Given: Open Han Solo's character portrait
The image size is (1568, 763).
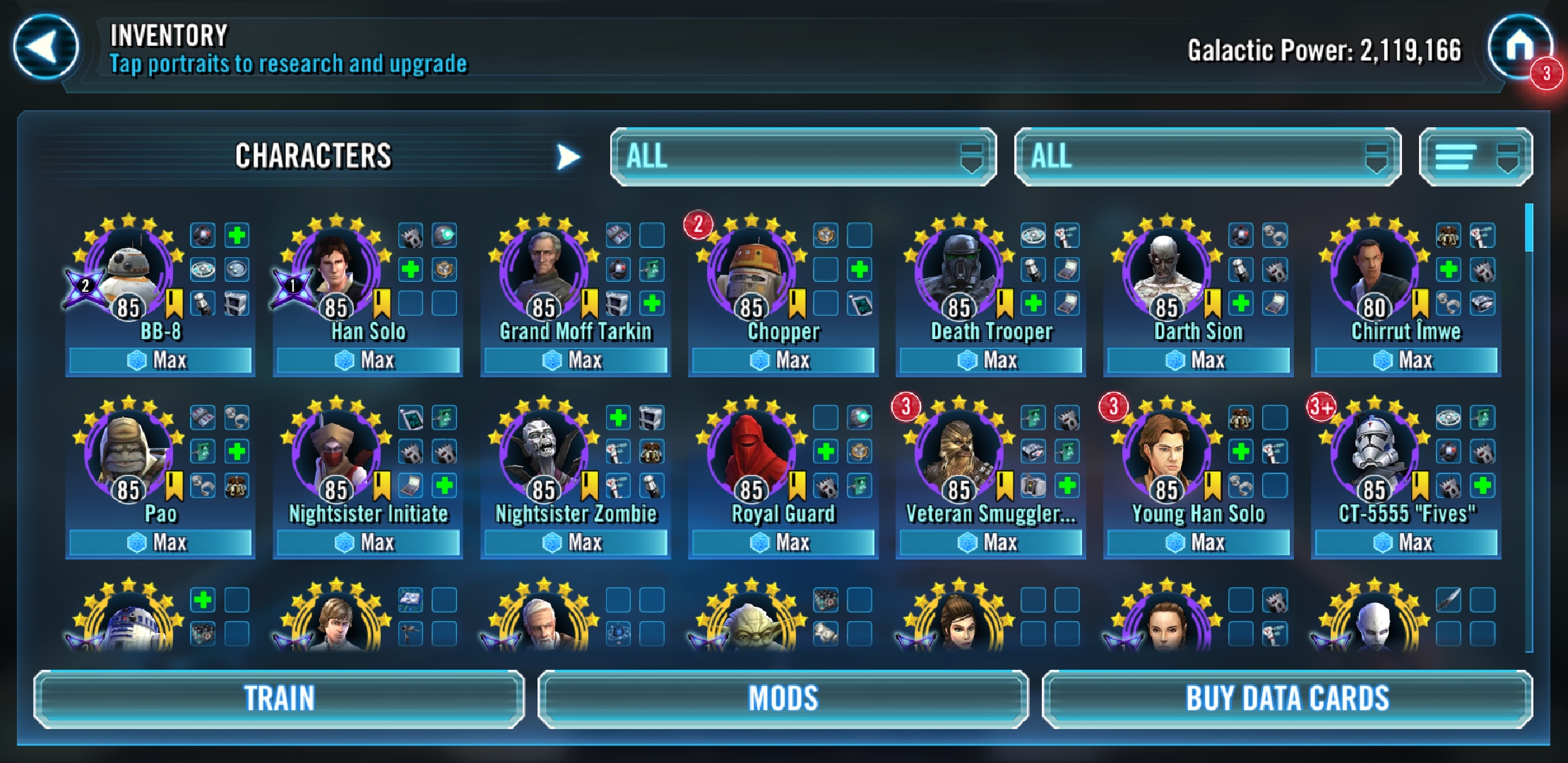Looking at the screenshot, I should tap(336, 269).
